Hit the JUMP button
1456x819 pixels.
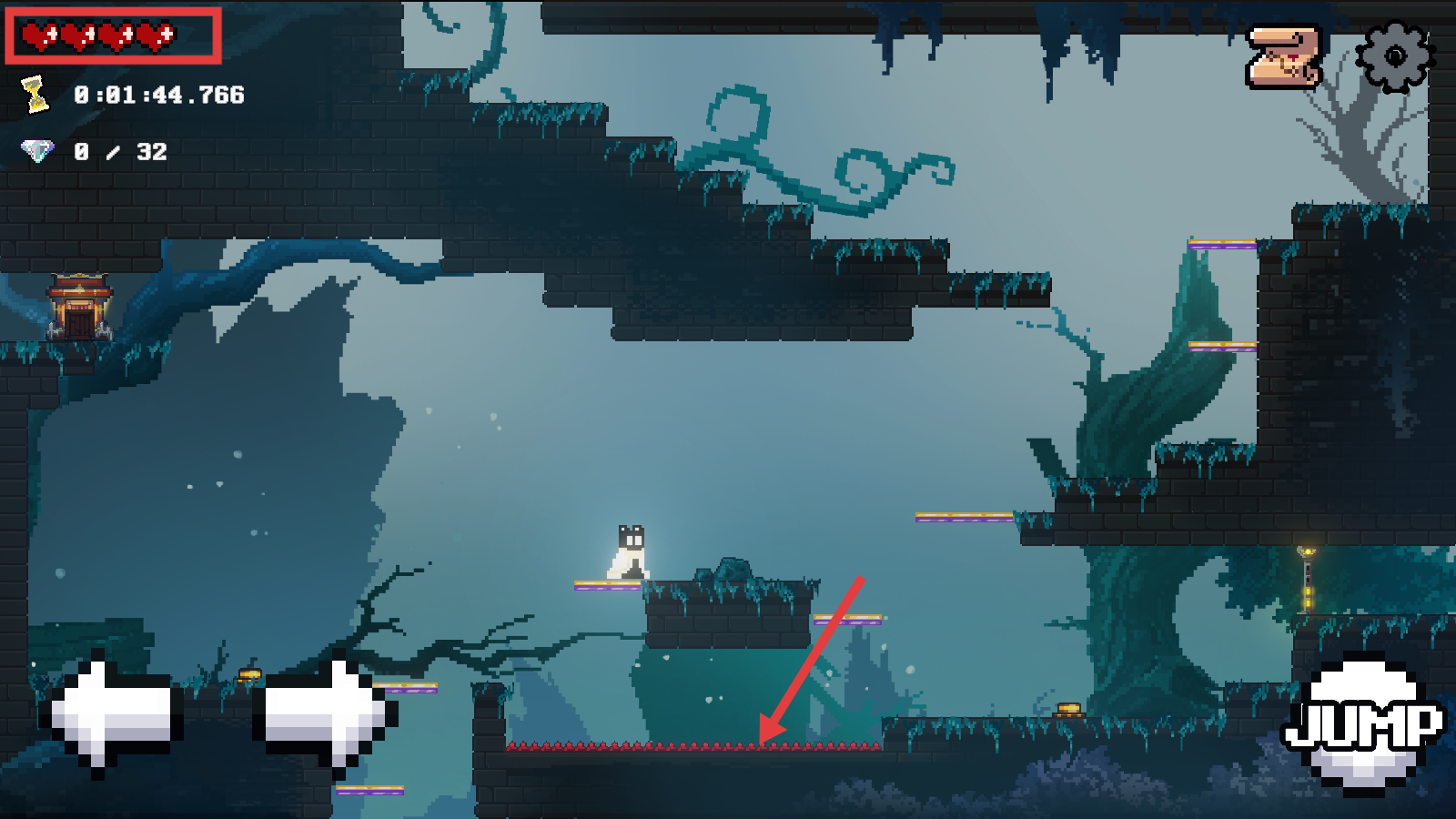point(1362,724)
